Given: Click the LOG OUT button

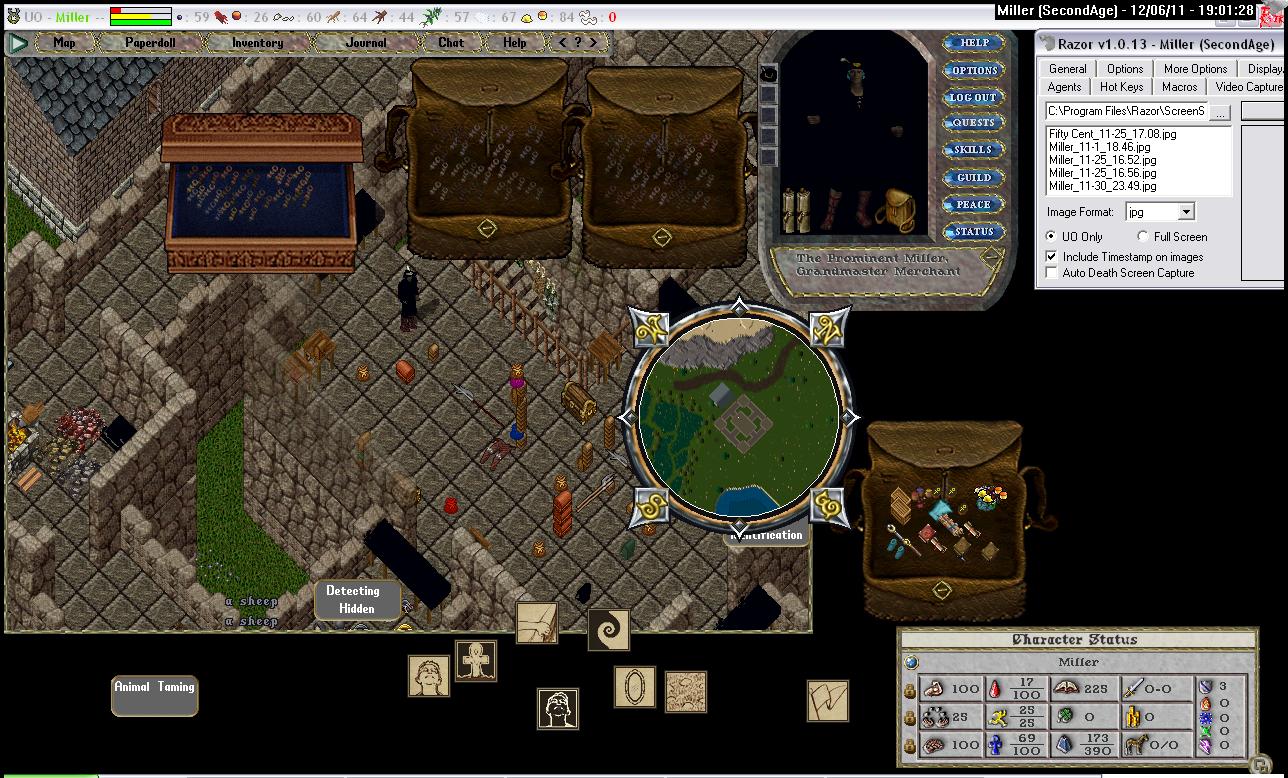Looking at the screenshot, I should click(x=973, y=98).
